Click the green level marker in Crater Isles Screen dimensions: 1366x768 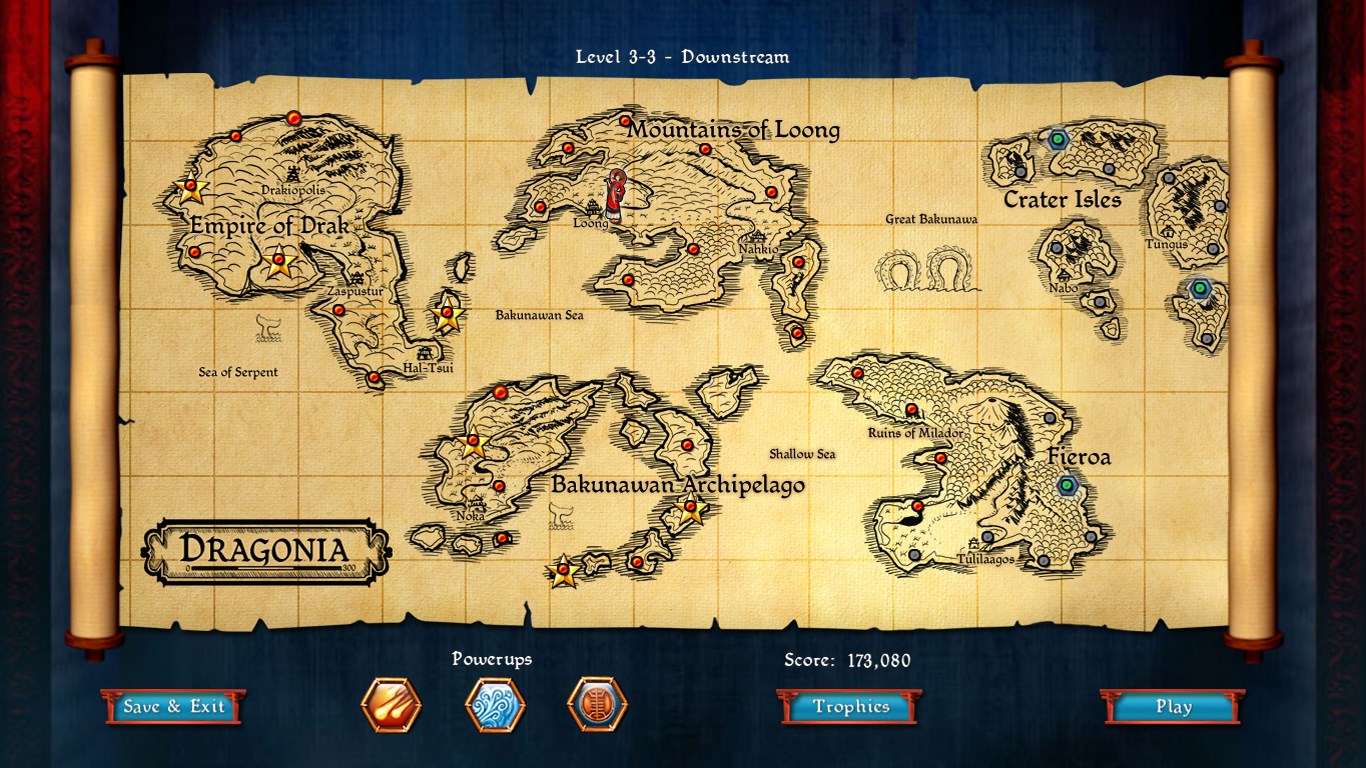[1057, 141]
